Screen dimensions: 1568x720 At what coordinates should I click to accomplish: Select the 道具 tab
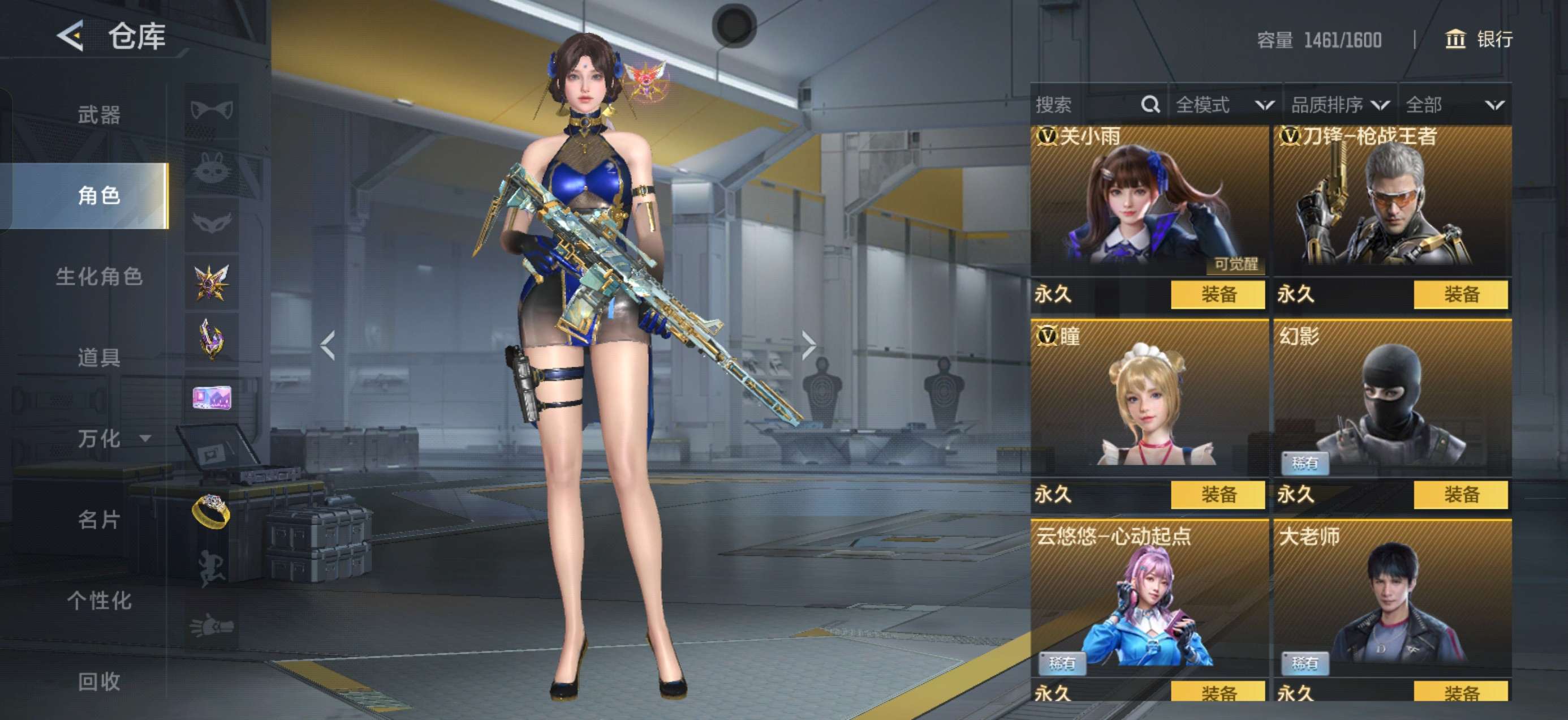(98, 358)
